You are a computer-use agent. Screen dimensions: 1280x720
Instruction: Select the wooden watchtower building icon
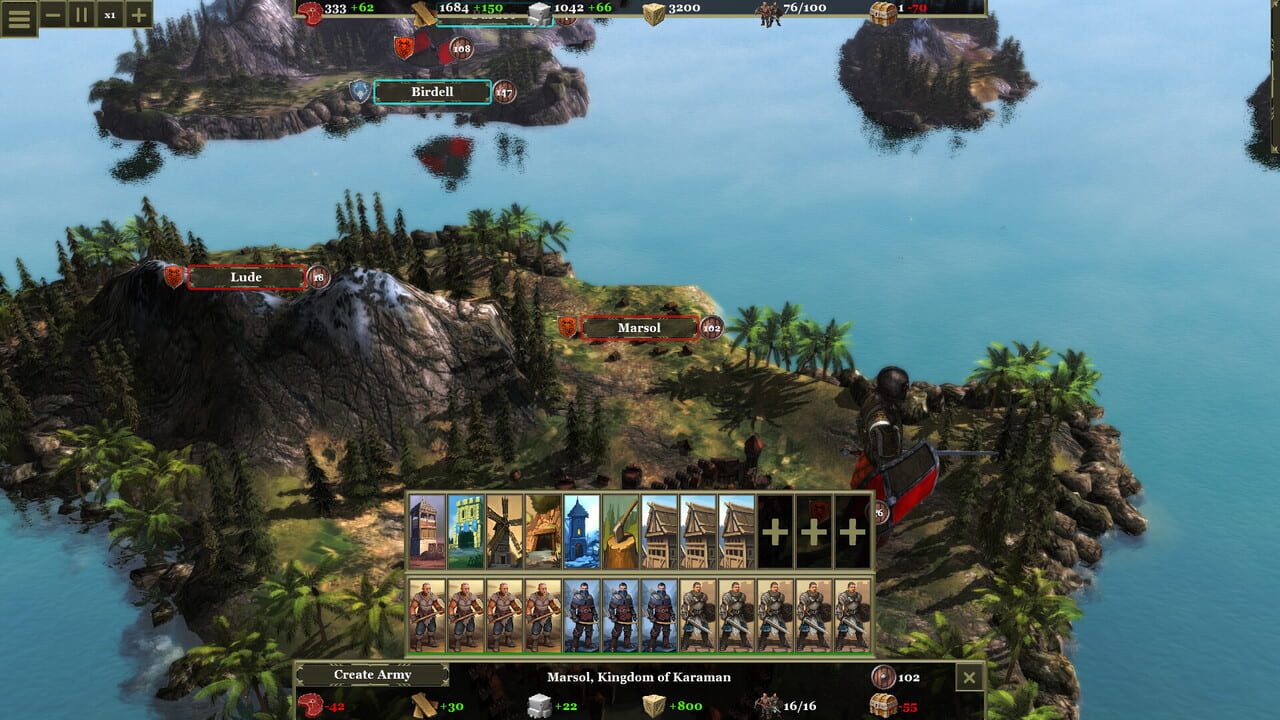point(428,525)
